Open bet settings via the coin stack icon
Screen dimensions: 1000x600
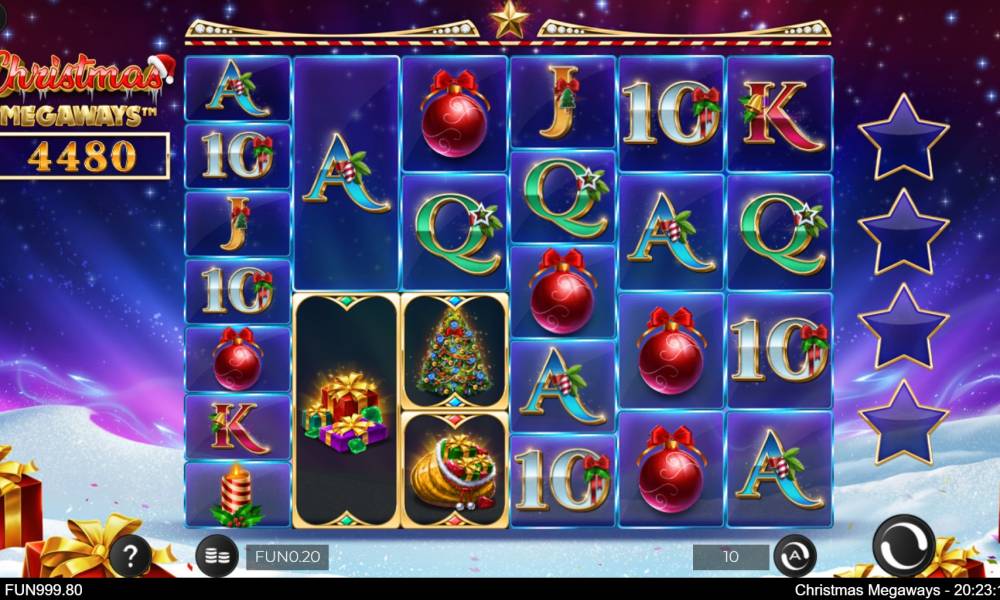coord(215,557)
